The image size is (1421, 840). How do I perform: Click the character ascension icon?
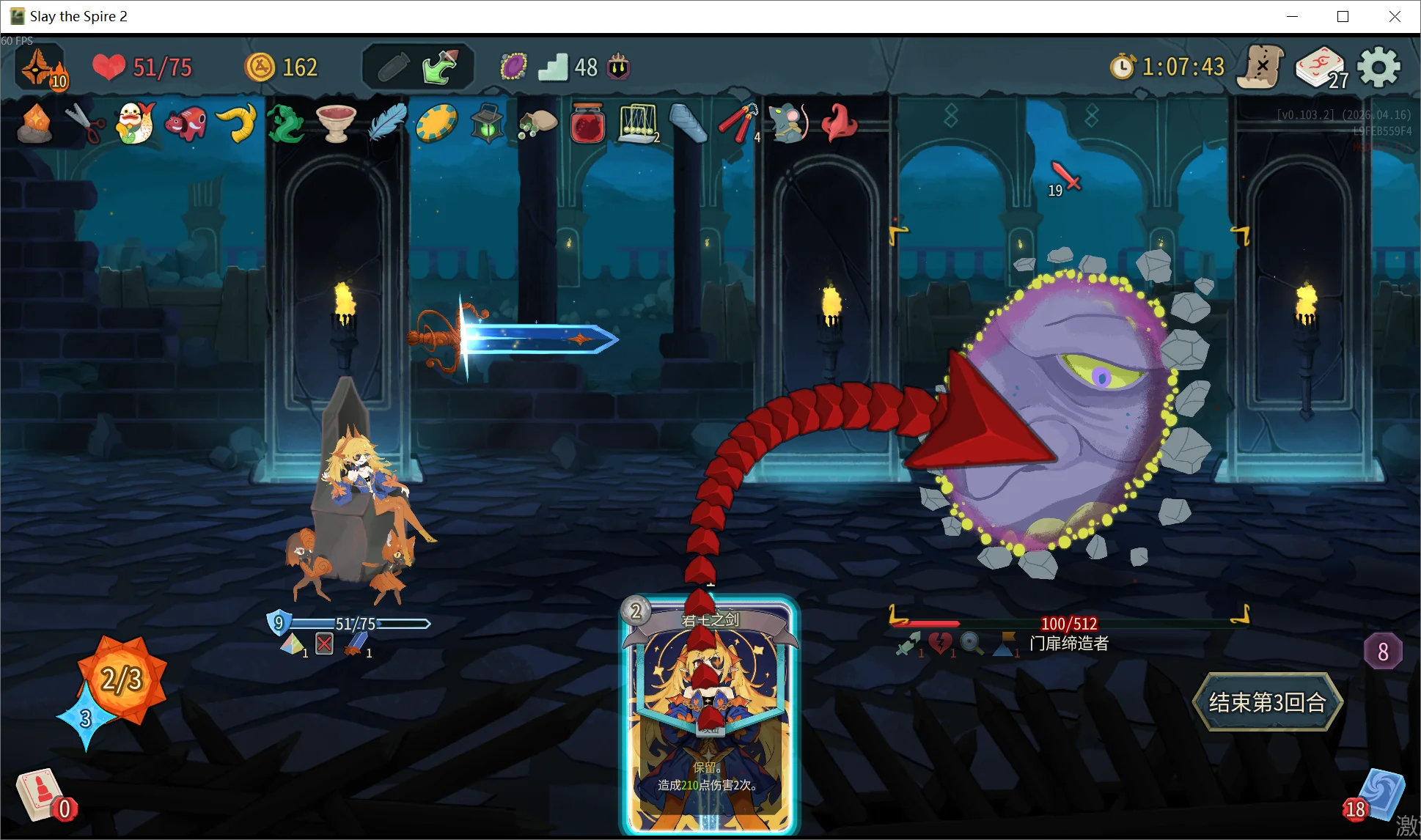click(41, 68)
